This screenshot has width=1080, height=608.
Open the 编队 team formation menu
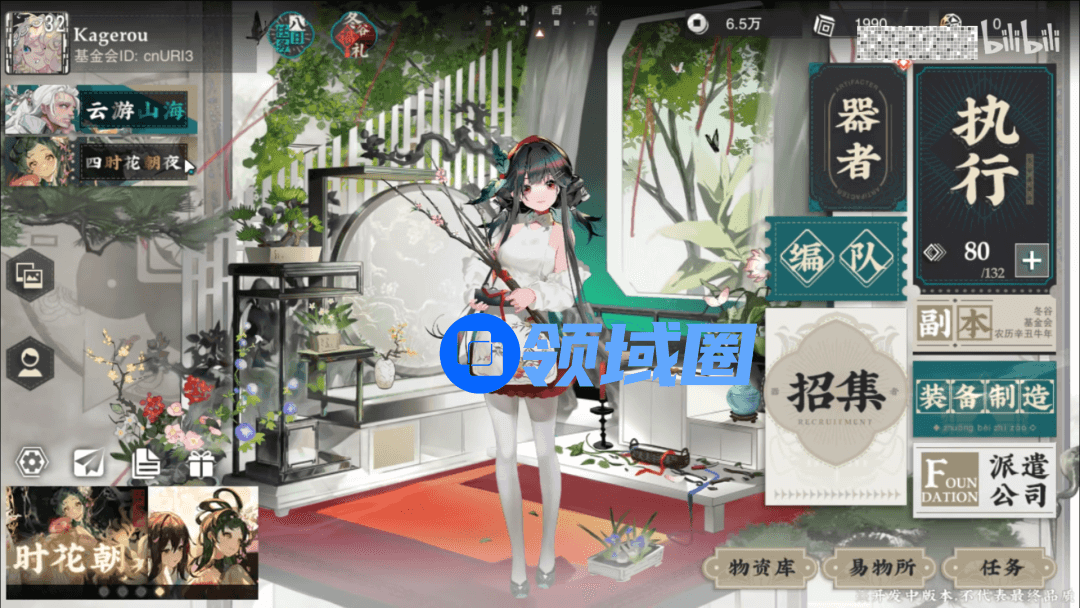tap(836, 260)
